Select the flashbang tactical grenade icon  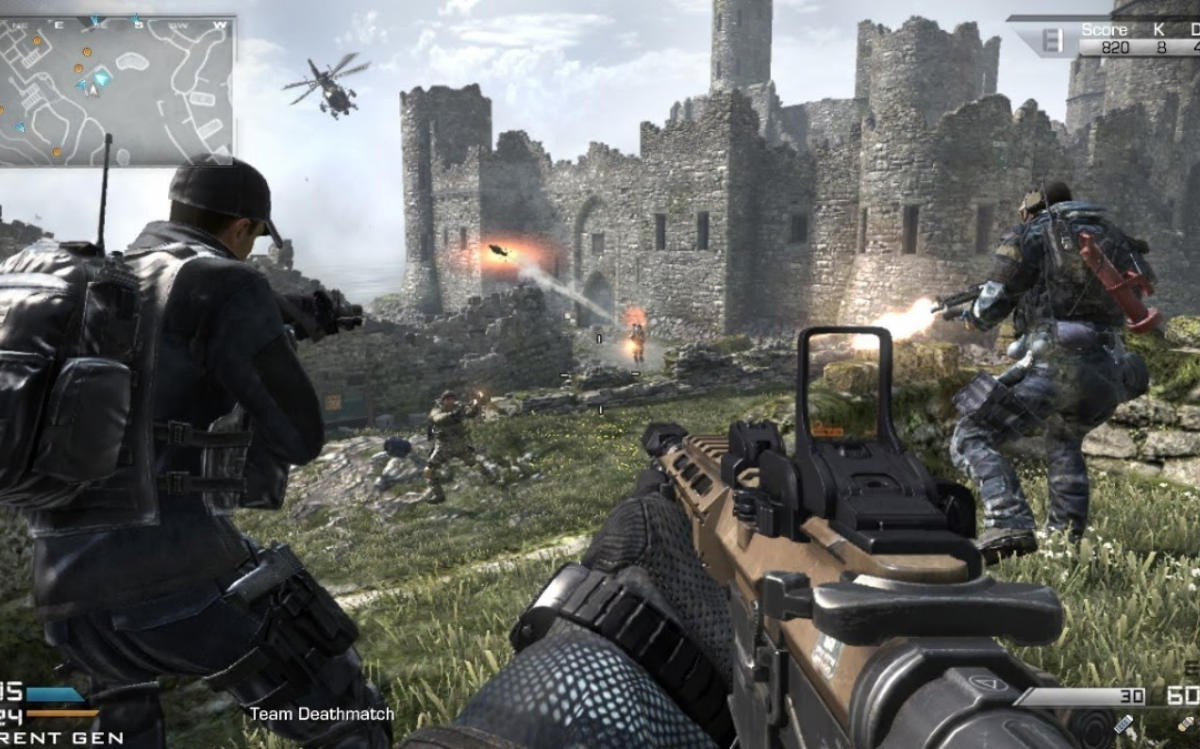(1123, 723)
